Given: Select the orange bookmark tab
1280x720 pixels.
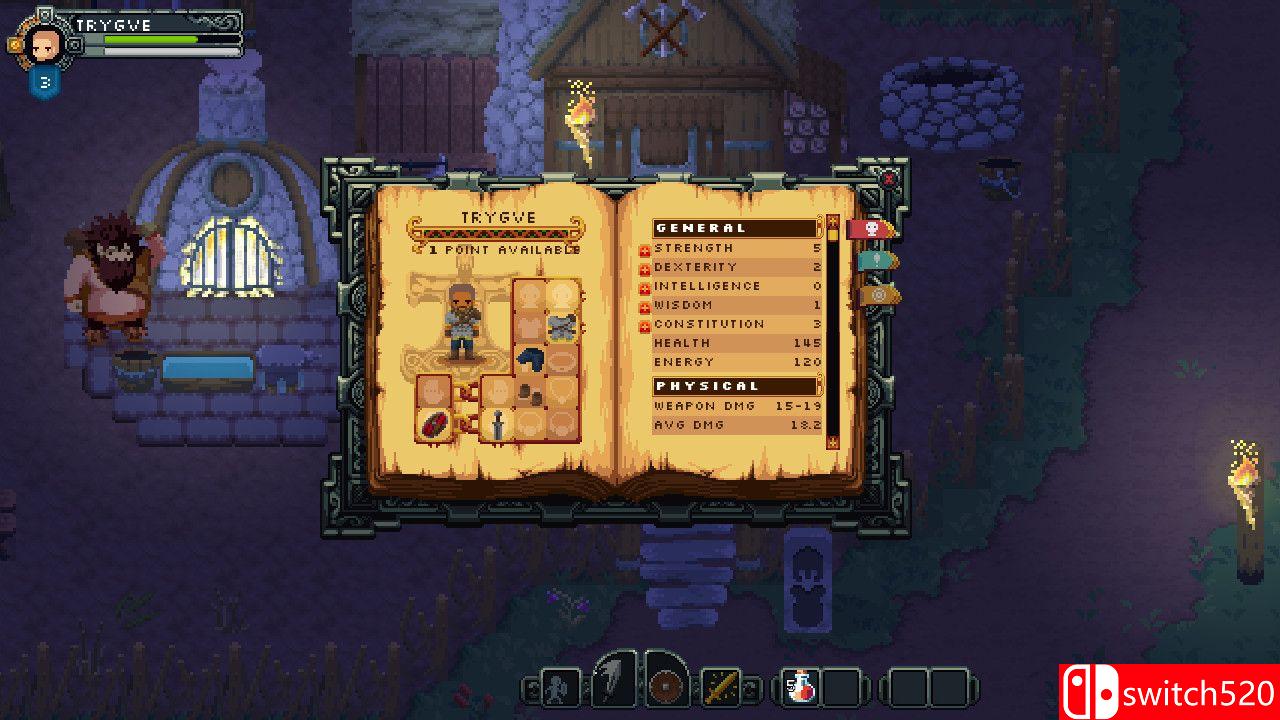Looking at the screenshot, I should [x=876, y=294].
